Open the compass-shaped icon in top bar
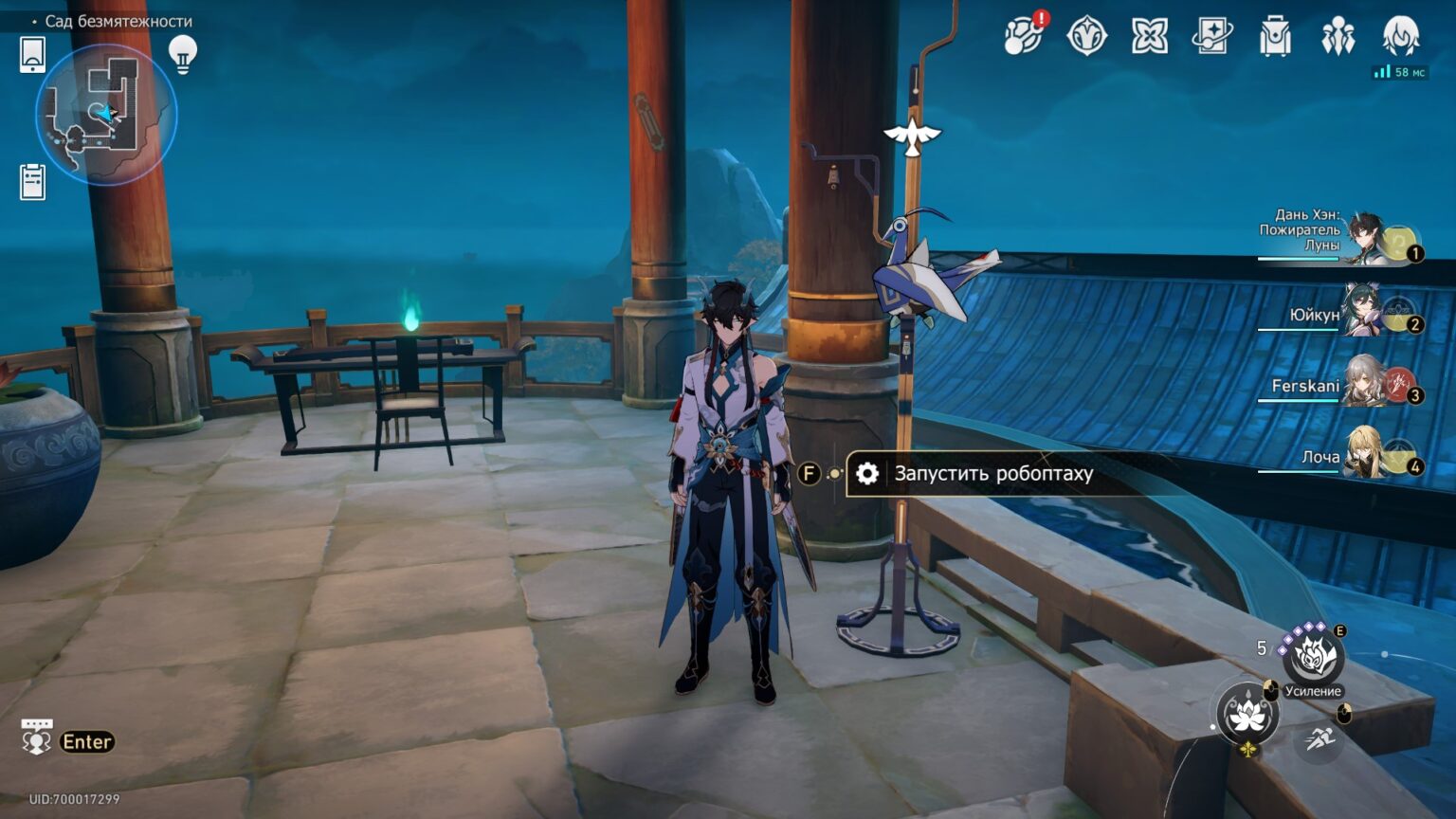This screenshot has width=1456, height=819. pyautogui.click(x=1086, y=36)
